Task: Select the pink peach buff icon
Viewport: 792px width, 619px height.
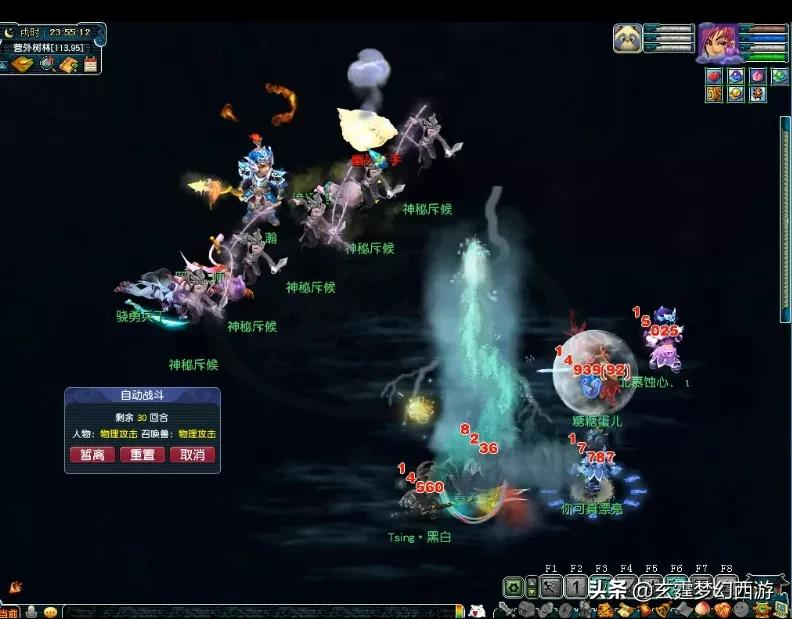Action: pyautogui.click(x=758, y=76)
